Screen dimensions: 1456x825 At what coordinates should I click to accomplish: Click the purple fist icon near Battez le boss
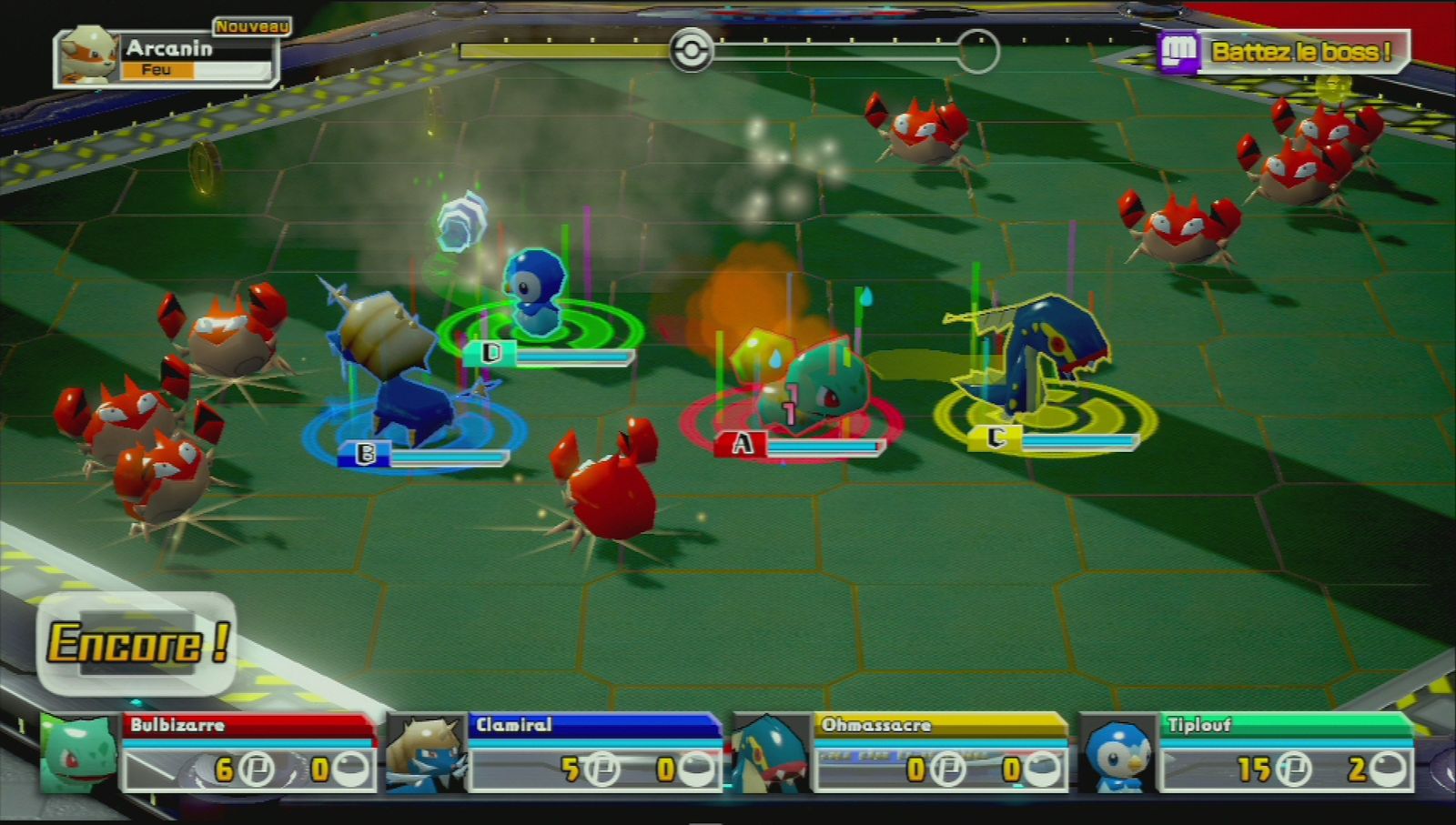tap(1178, 50)
